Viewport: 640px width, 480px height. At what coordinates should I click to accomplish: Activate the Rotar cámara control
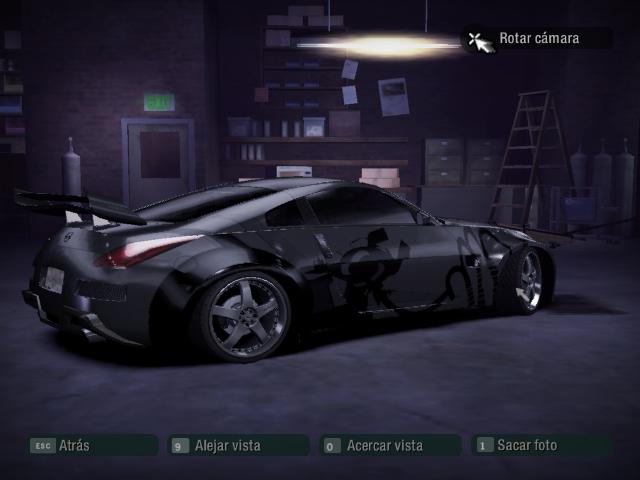(x=538, y=39)
